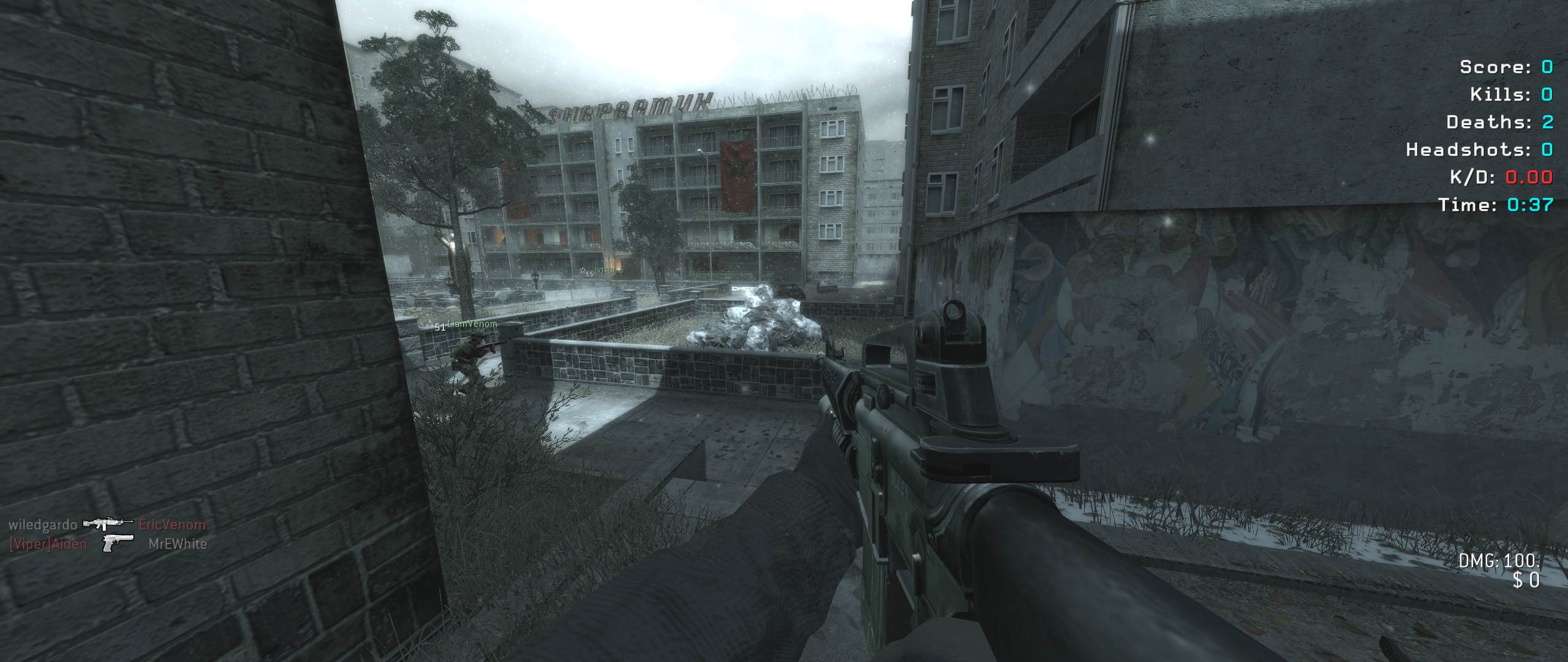Click the machine gun icon in the killfeed

click(x=108, y=523)
